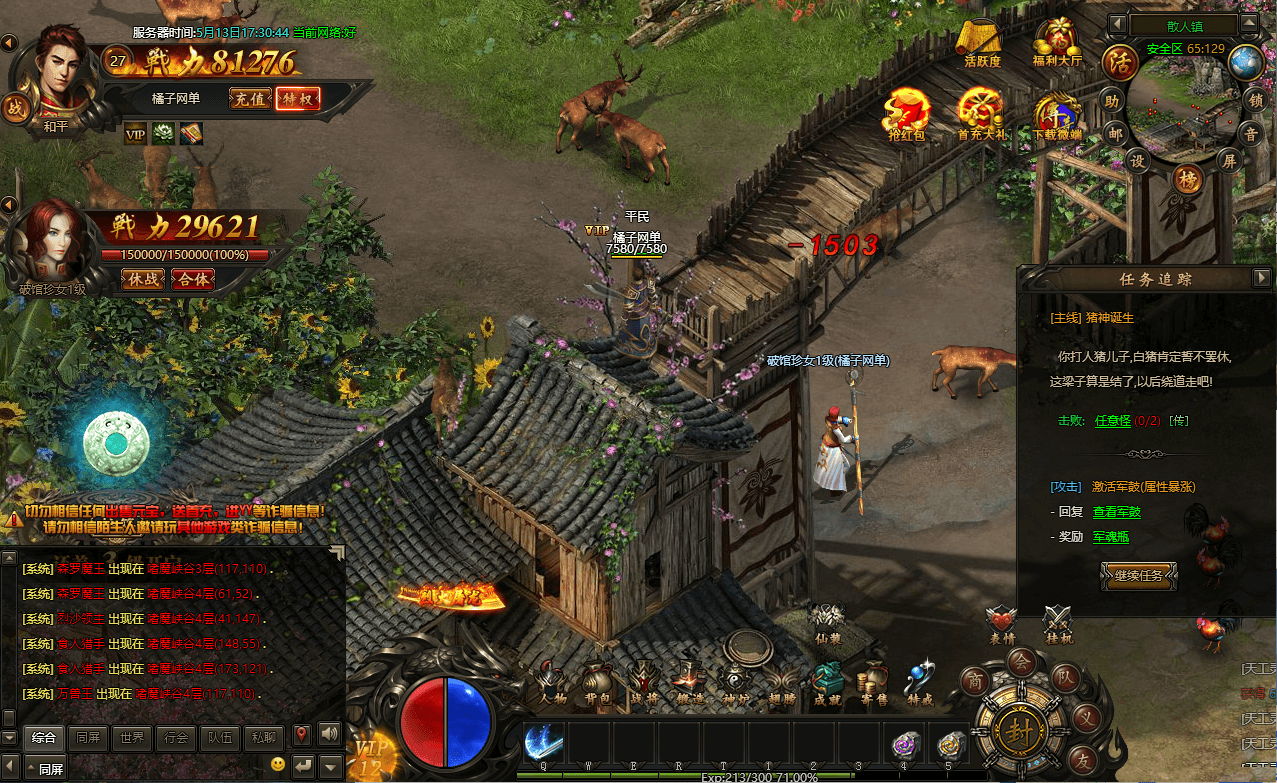
Task: Click the 合体 merge button
Action: coord(193,279)
